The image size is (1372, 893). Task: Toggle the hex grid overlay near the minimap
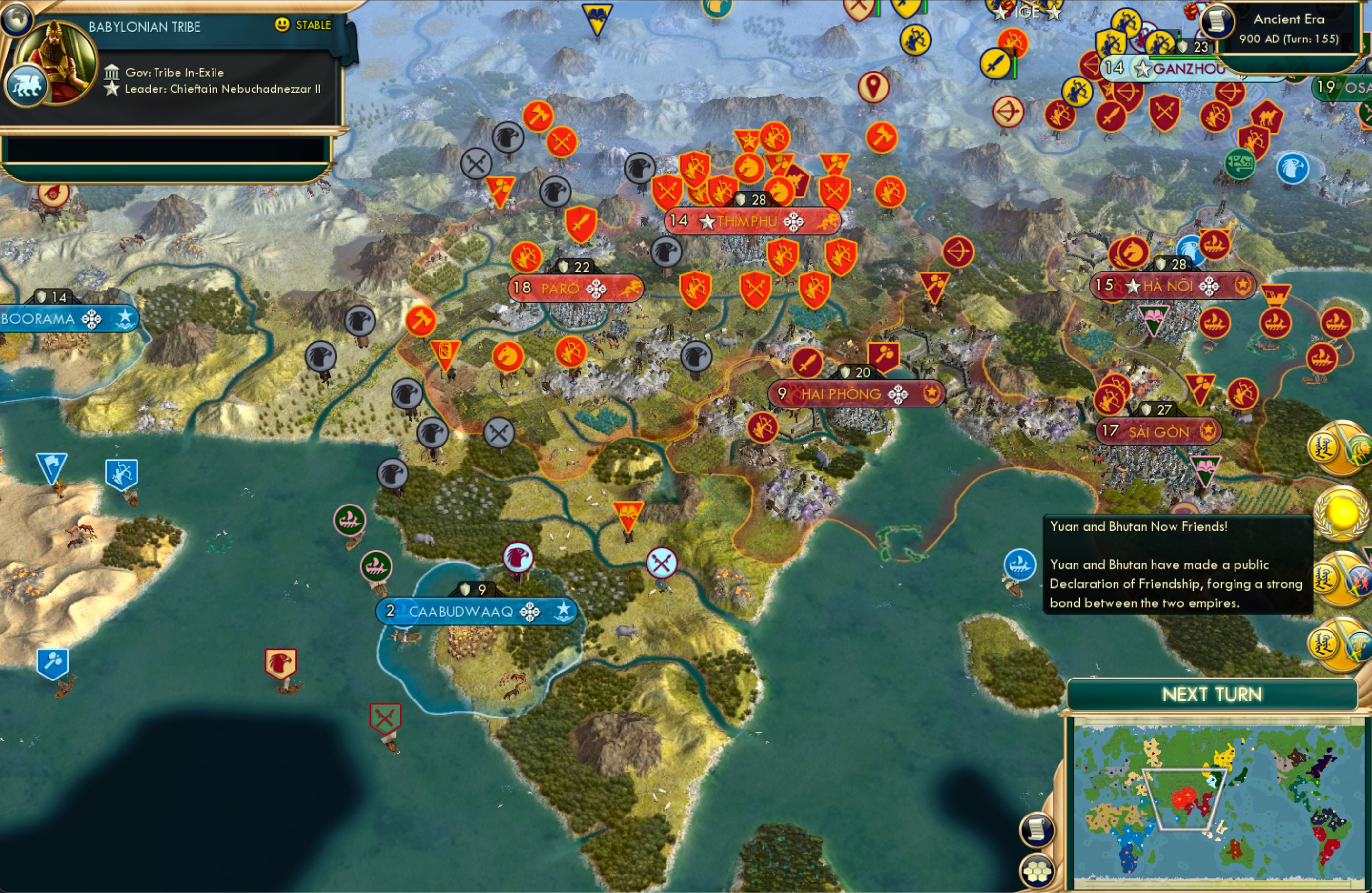1038,872
